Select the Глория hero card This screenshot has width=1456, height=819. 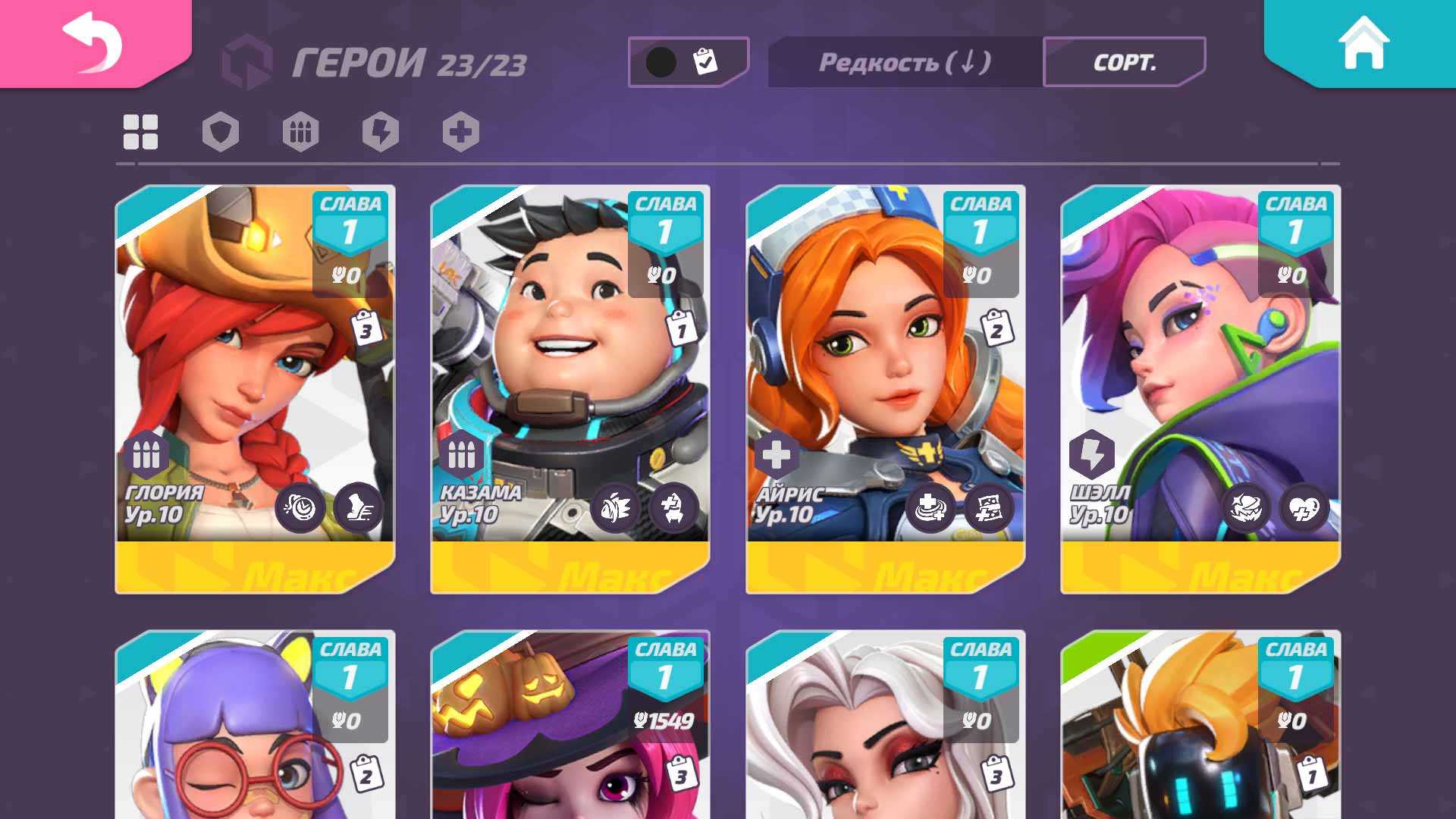coord(255,387)
